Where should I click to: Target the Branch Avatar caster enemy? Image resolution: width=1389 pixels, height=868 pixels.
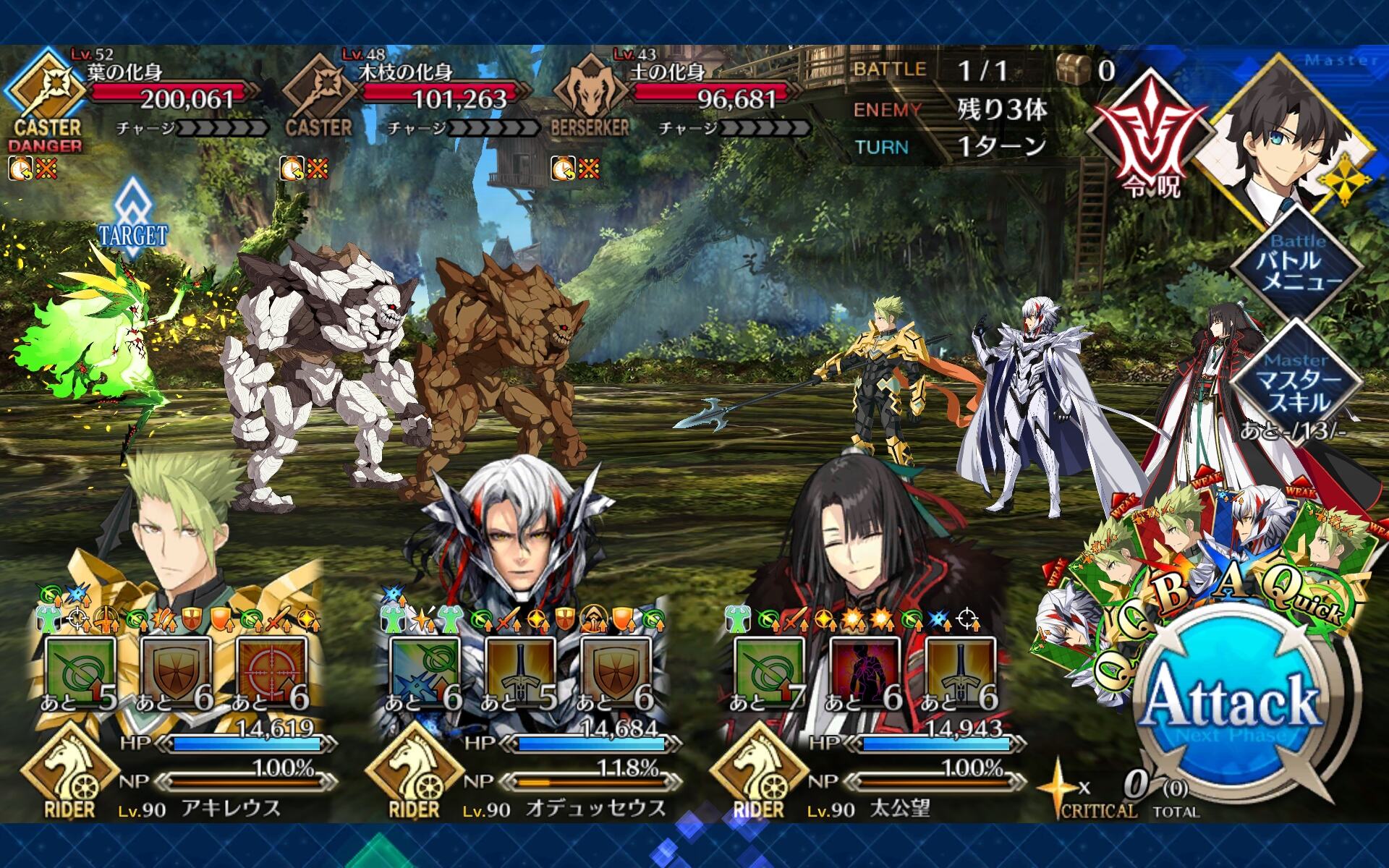pos(318,362)
